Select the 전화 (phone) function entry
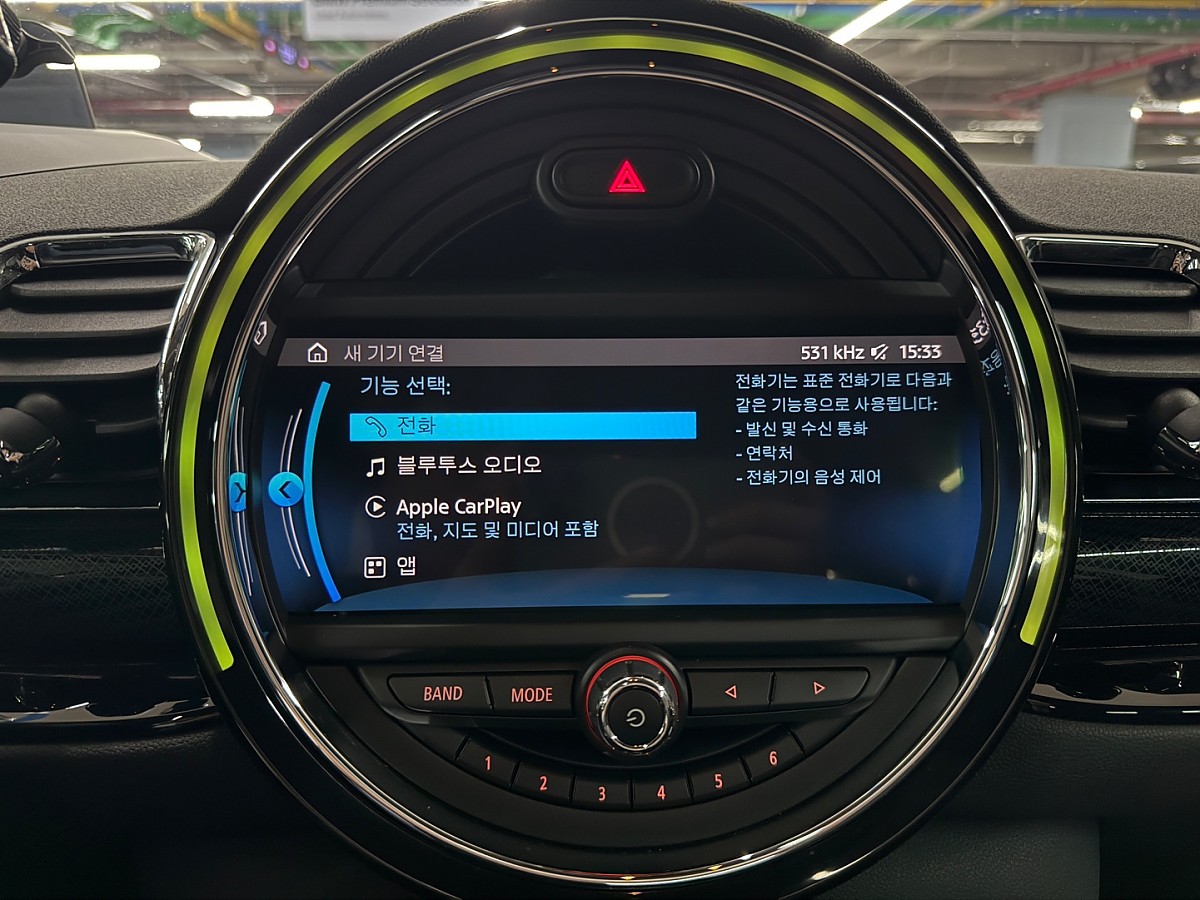Viewport: 1200px width, 900px height. [x=522, y=426]
